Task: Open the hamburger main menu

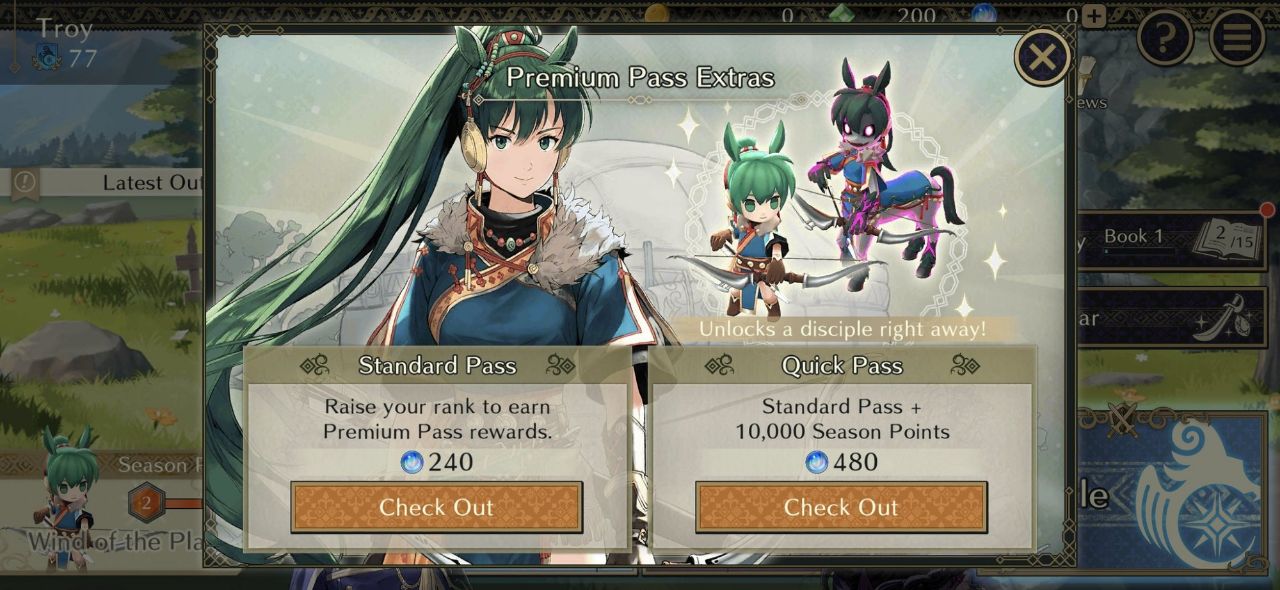Action: tap(1237, 38)
